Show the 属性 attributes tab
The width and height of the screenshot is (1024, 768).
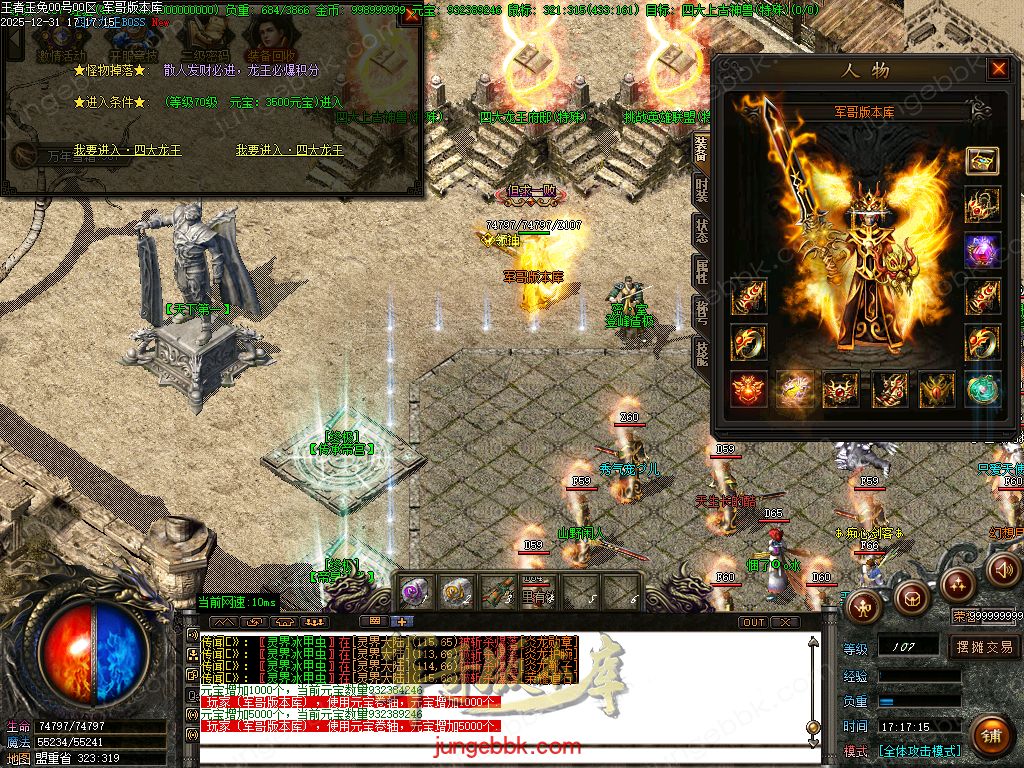pyautogui.click(x=701, y=271)
